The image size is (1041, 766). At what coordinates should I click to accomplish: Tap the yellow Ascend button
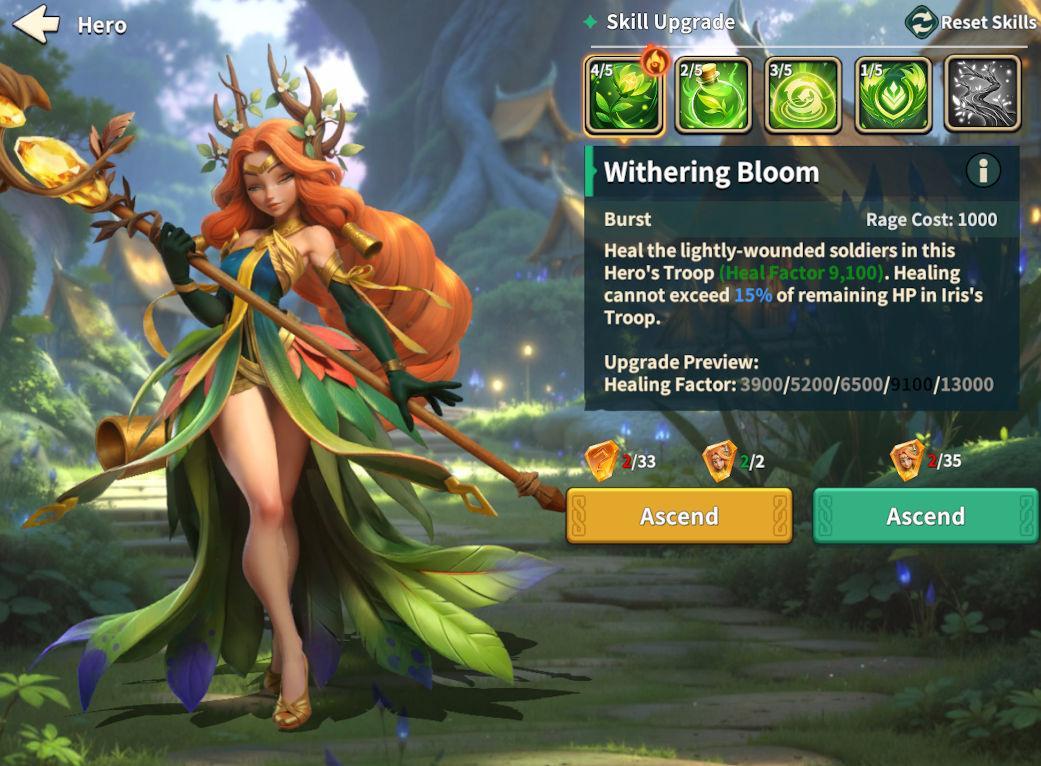[679, 516]
